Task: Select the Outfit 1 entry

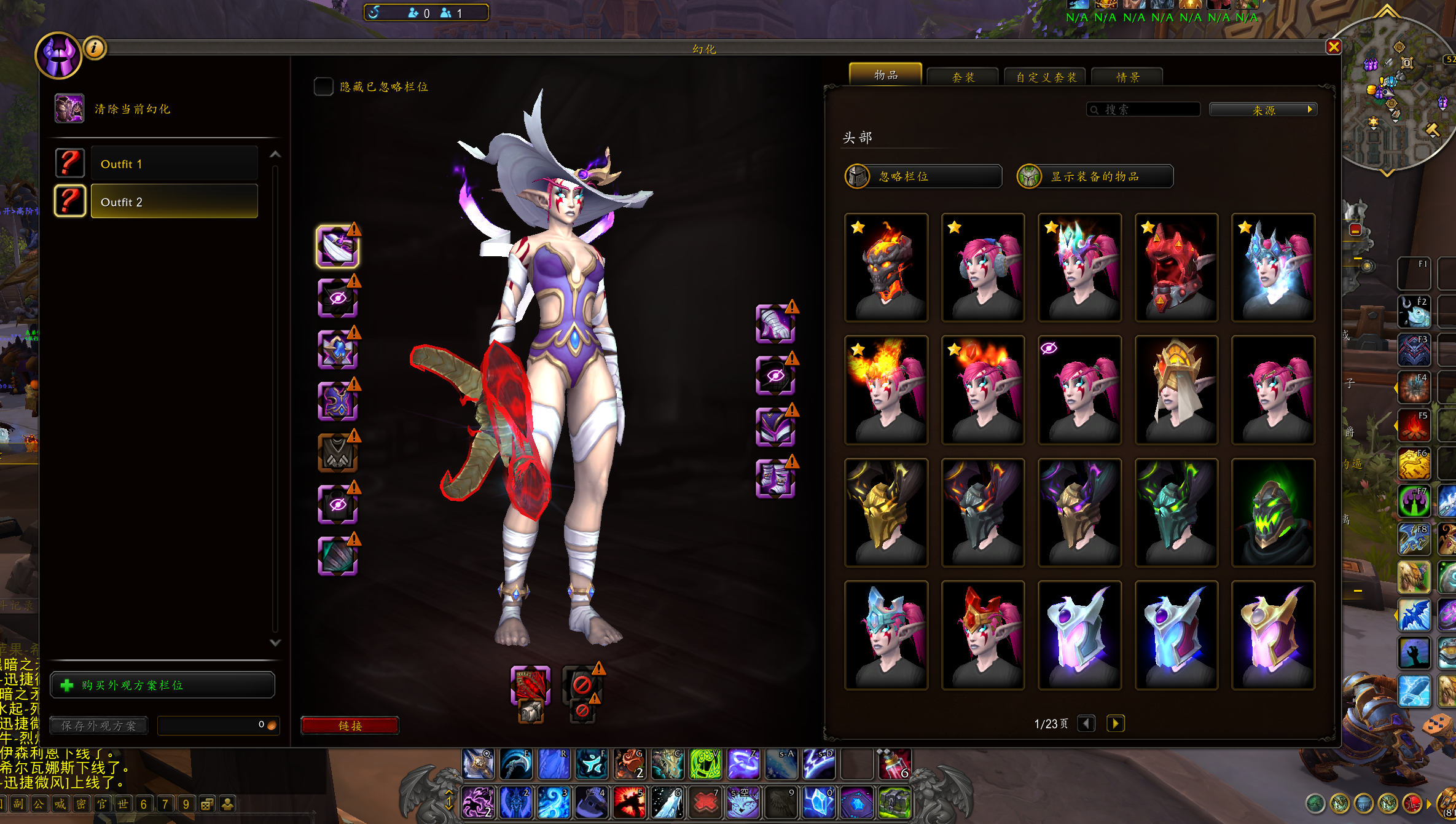Action: click(174, 164)
